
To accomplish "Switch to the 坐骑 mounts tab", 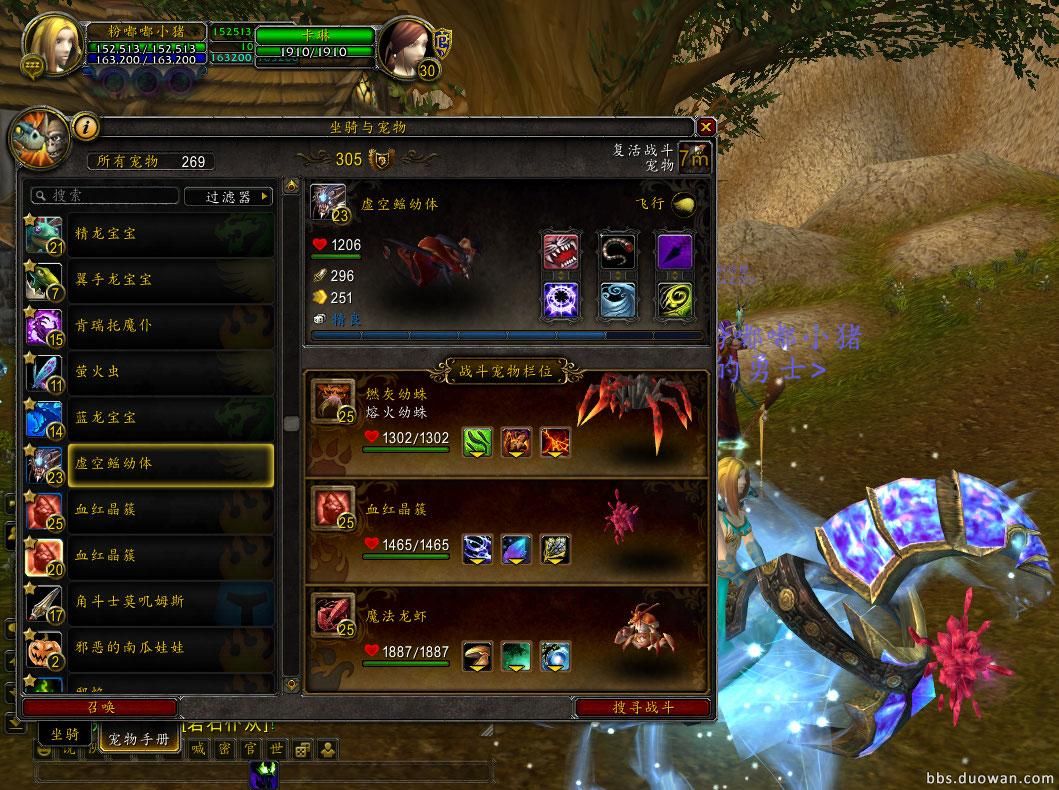I will click(66, 735).
